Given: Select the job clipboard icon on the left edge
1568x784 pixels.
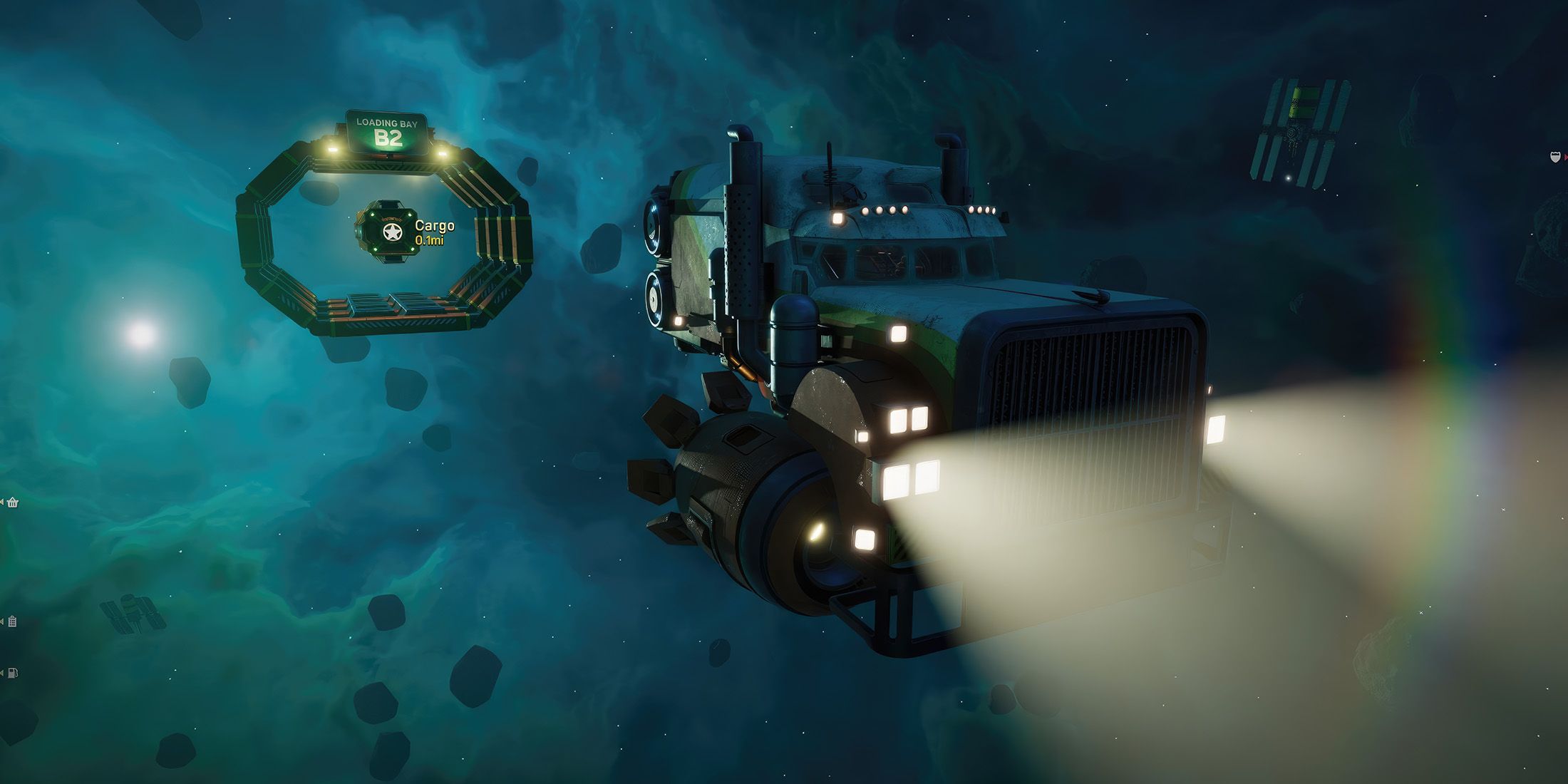Looking at the screenshot, I should [x=12, y=621].
